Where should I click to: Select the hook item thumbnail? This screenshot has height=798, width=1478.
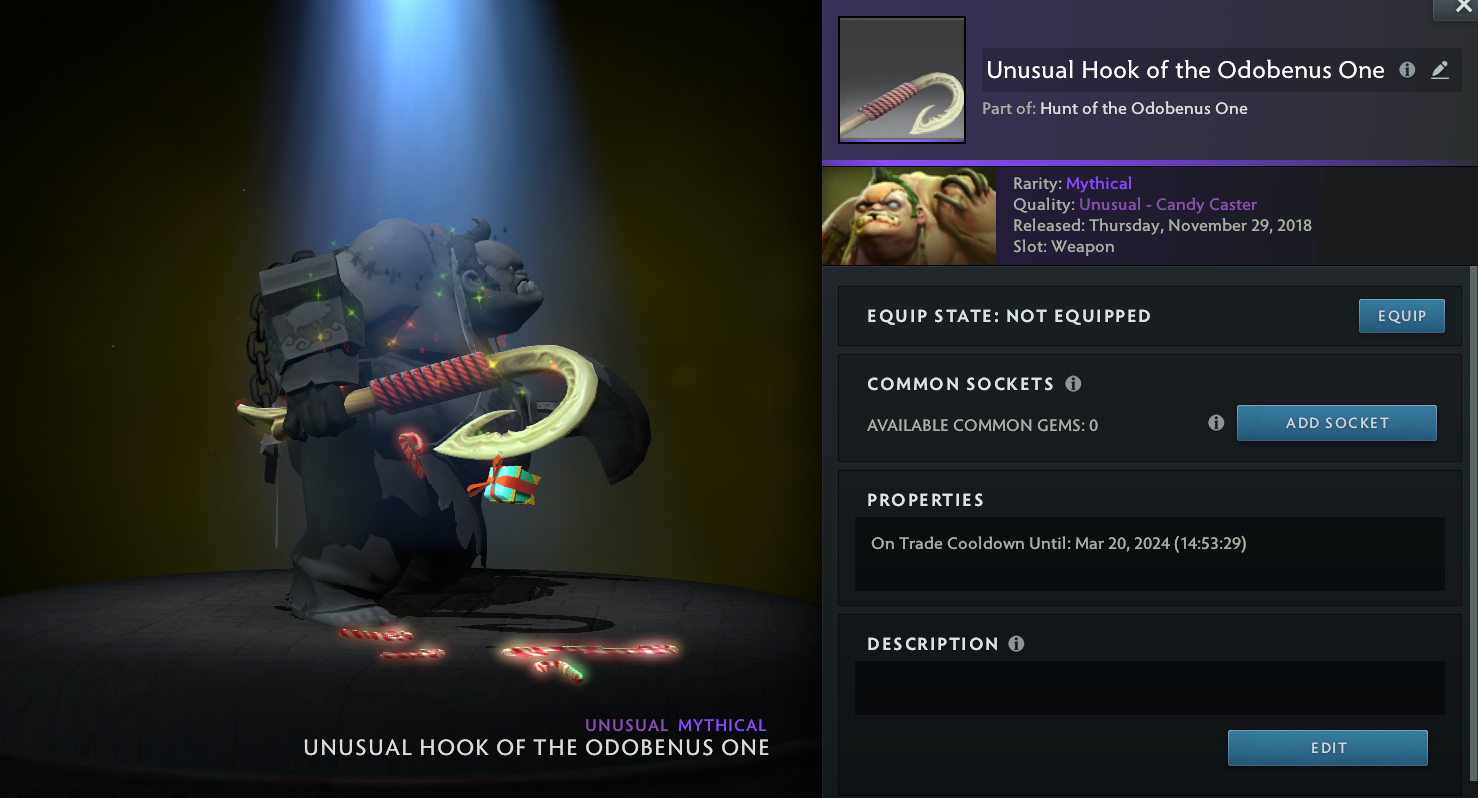click(x=901, y=80)
